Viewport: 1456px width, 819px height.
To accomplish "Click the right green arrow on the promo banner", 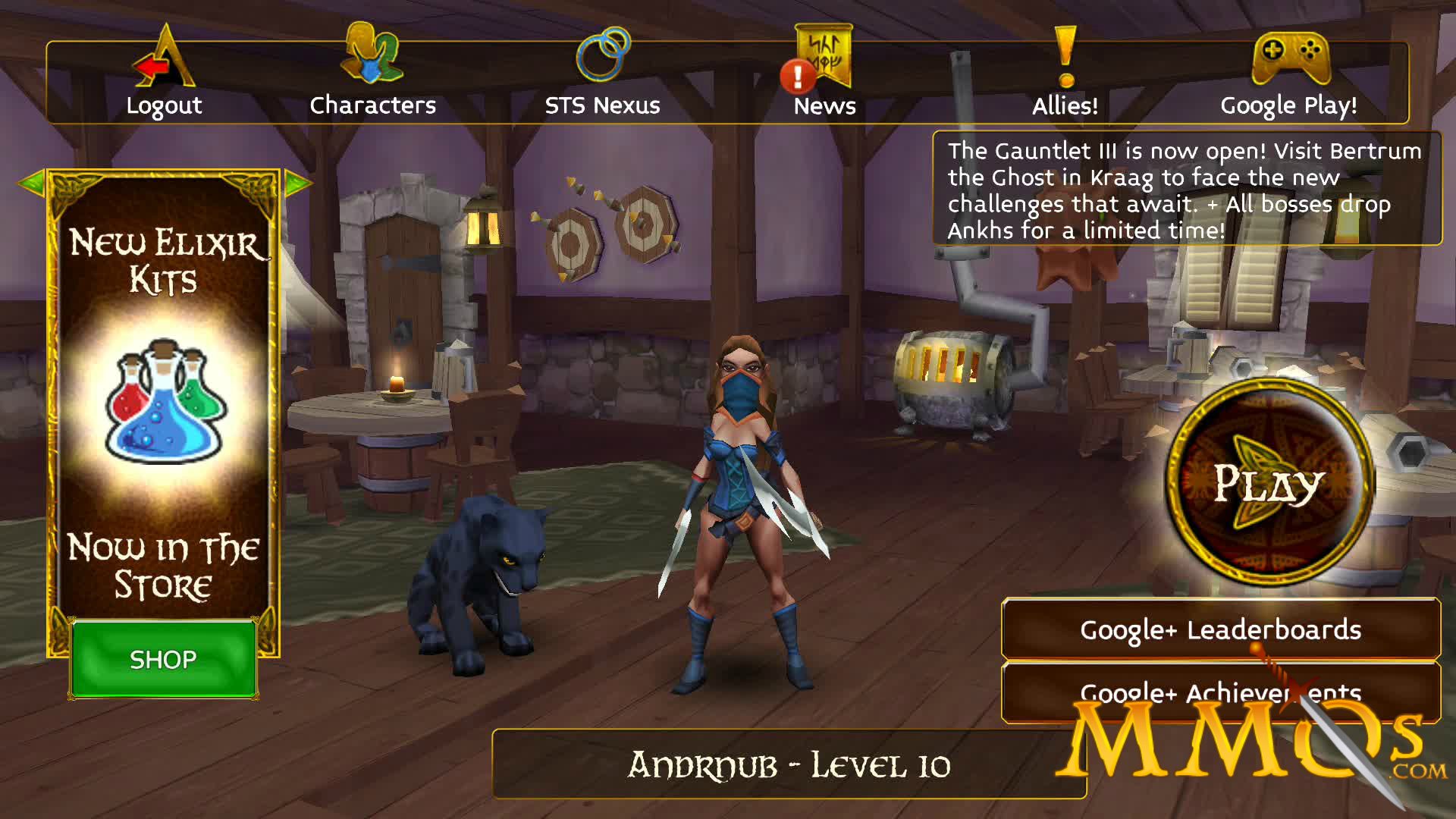I will (x=298, y=182).
